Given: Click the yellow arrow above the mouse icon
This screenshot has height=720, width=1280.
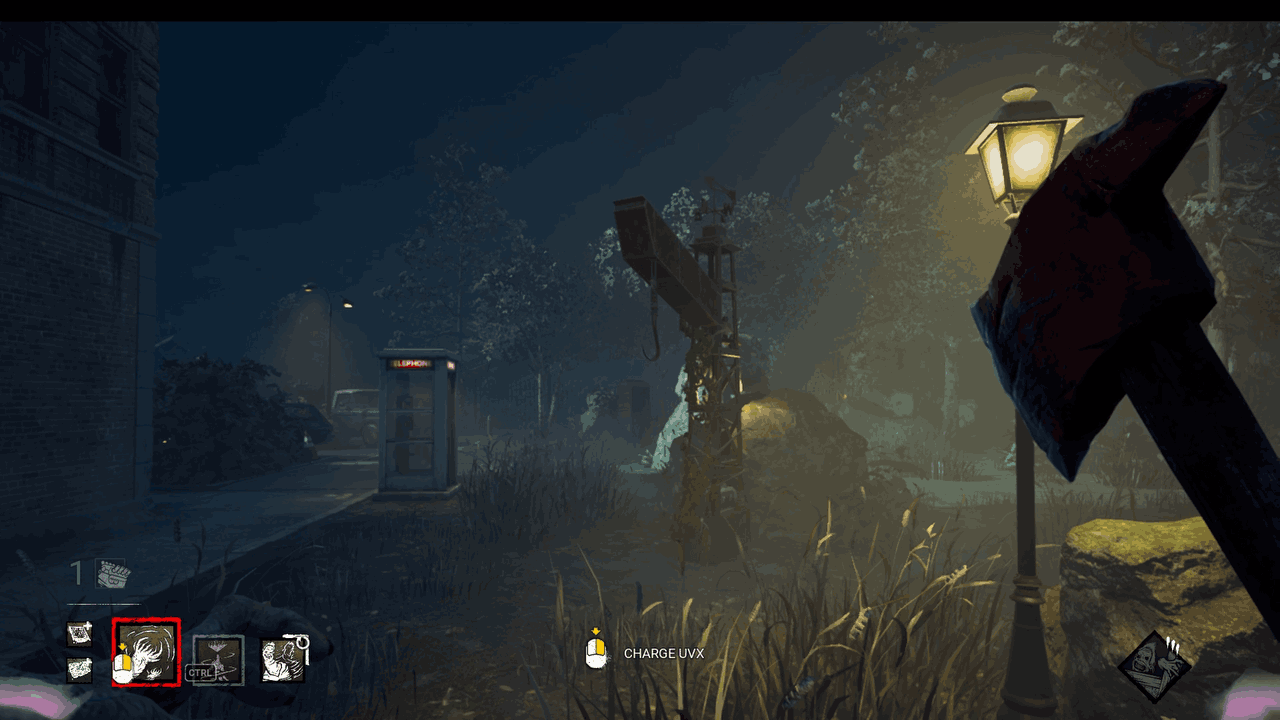Looking at the screenshot, I should click(596, 631).
